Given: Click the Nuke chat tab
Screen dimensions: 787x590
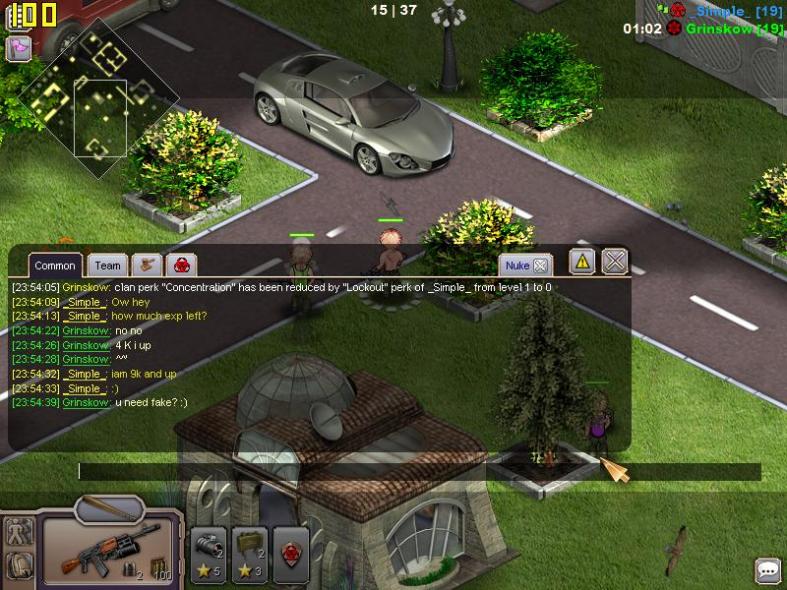Looking at the screenshot, I should coord(525,265).
